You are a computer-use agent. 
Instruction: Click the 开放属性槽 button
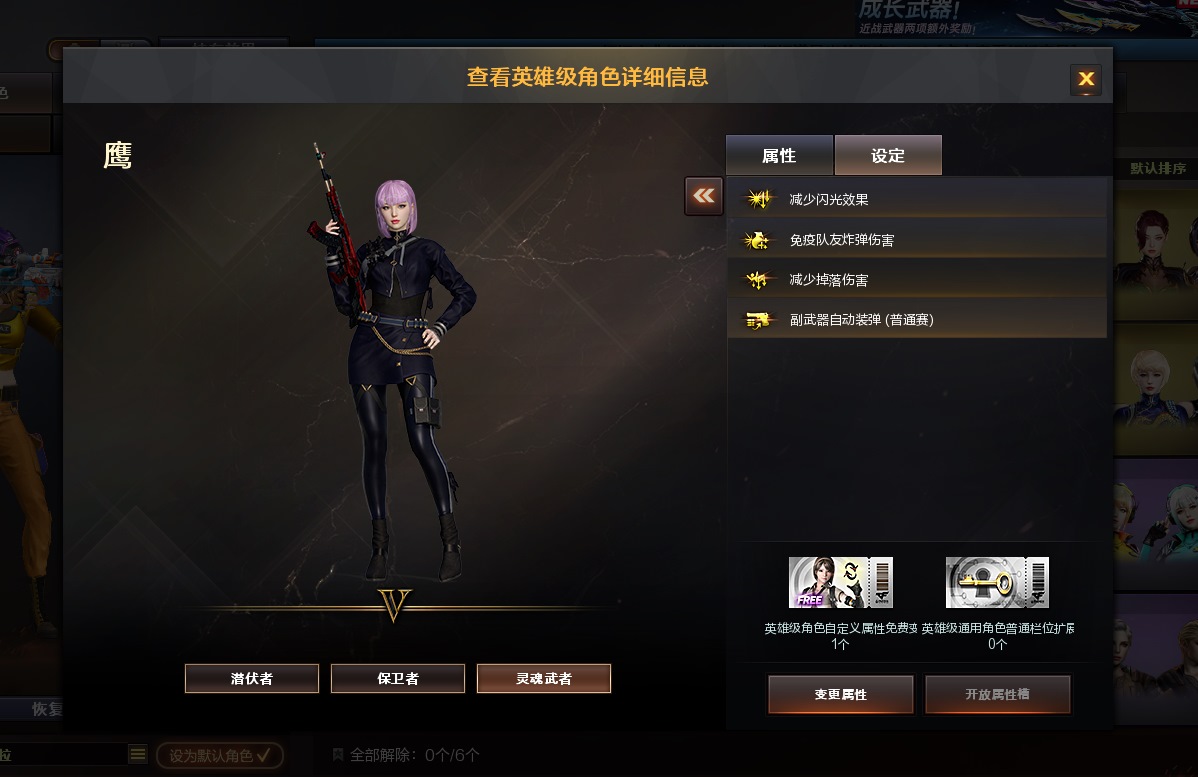coord(997,694)
